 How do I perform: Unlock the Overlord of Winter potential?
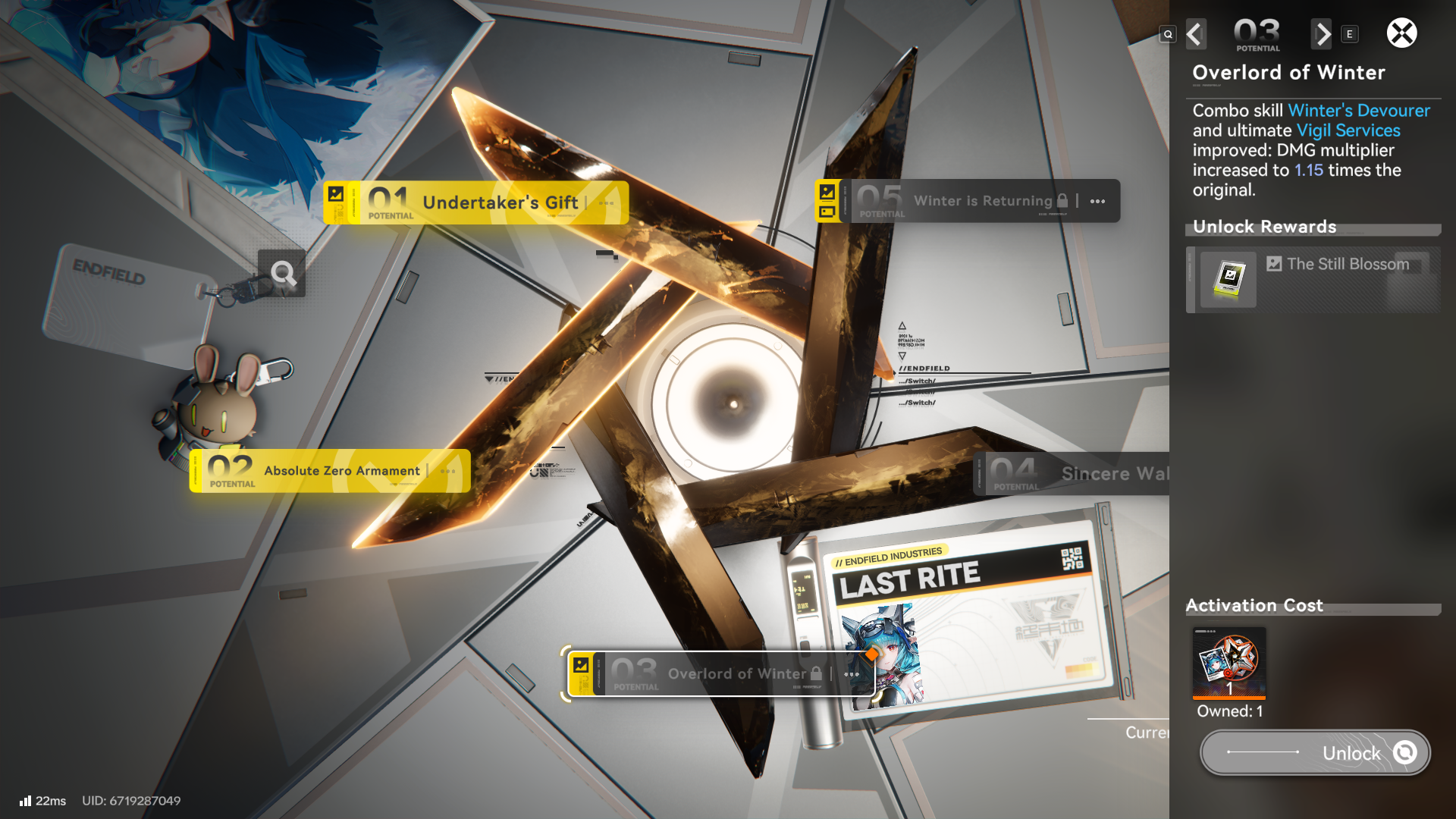[1315, 752]
